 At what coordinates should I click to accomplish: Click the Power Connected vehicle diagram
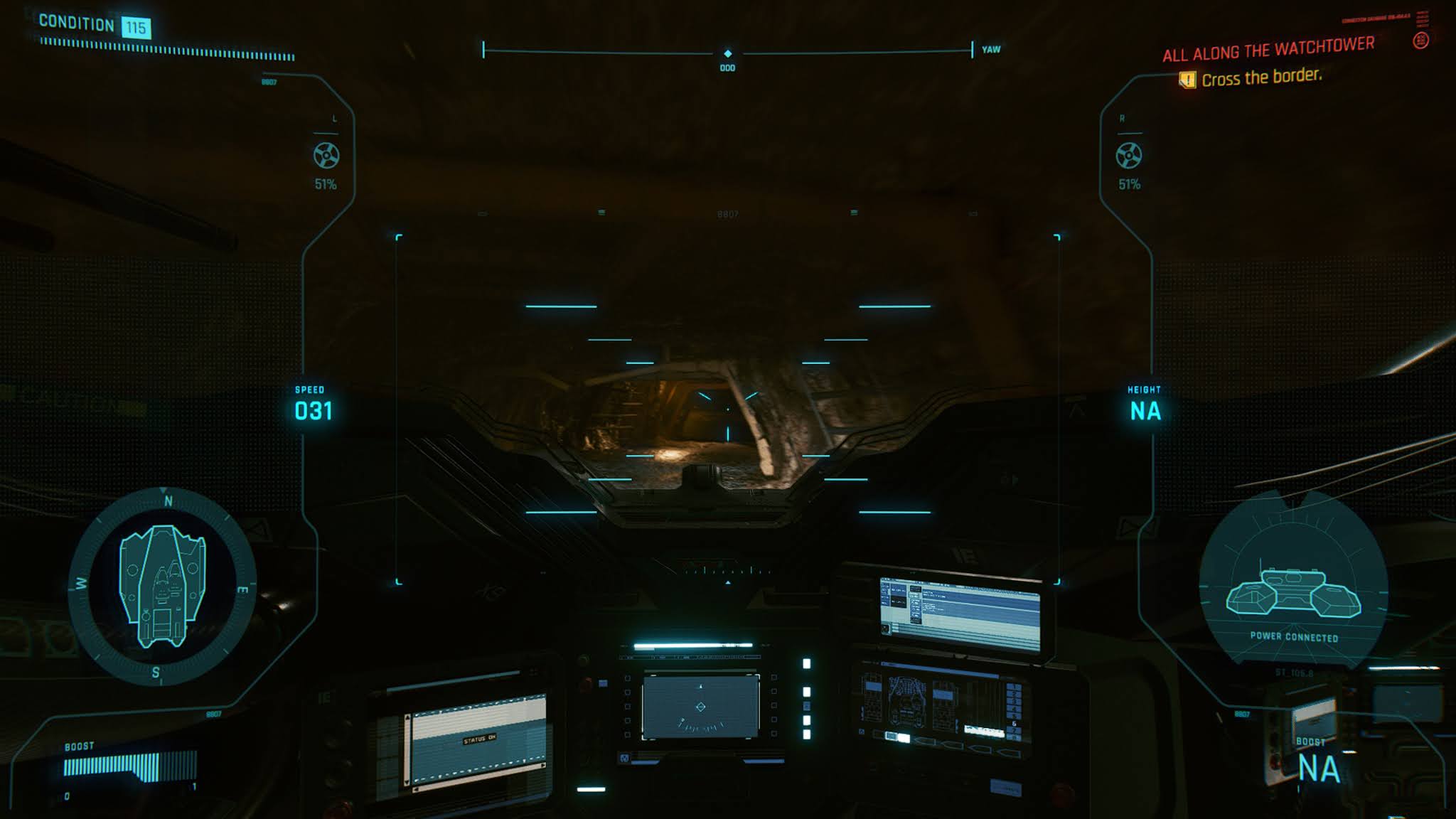coord(1293,592)
